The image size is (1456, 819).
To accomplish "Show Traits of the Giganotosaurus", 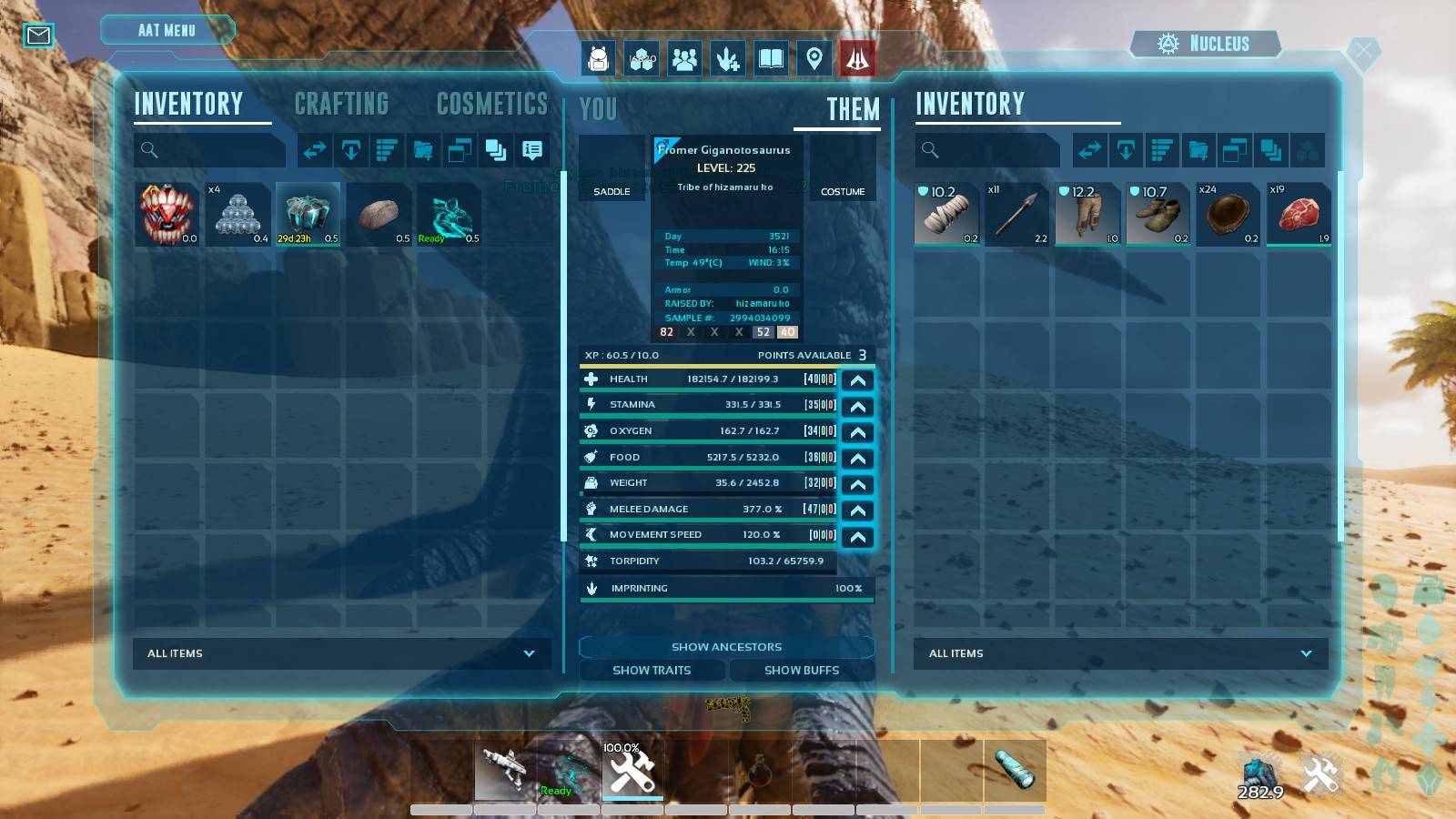I will (652, 671).
